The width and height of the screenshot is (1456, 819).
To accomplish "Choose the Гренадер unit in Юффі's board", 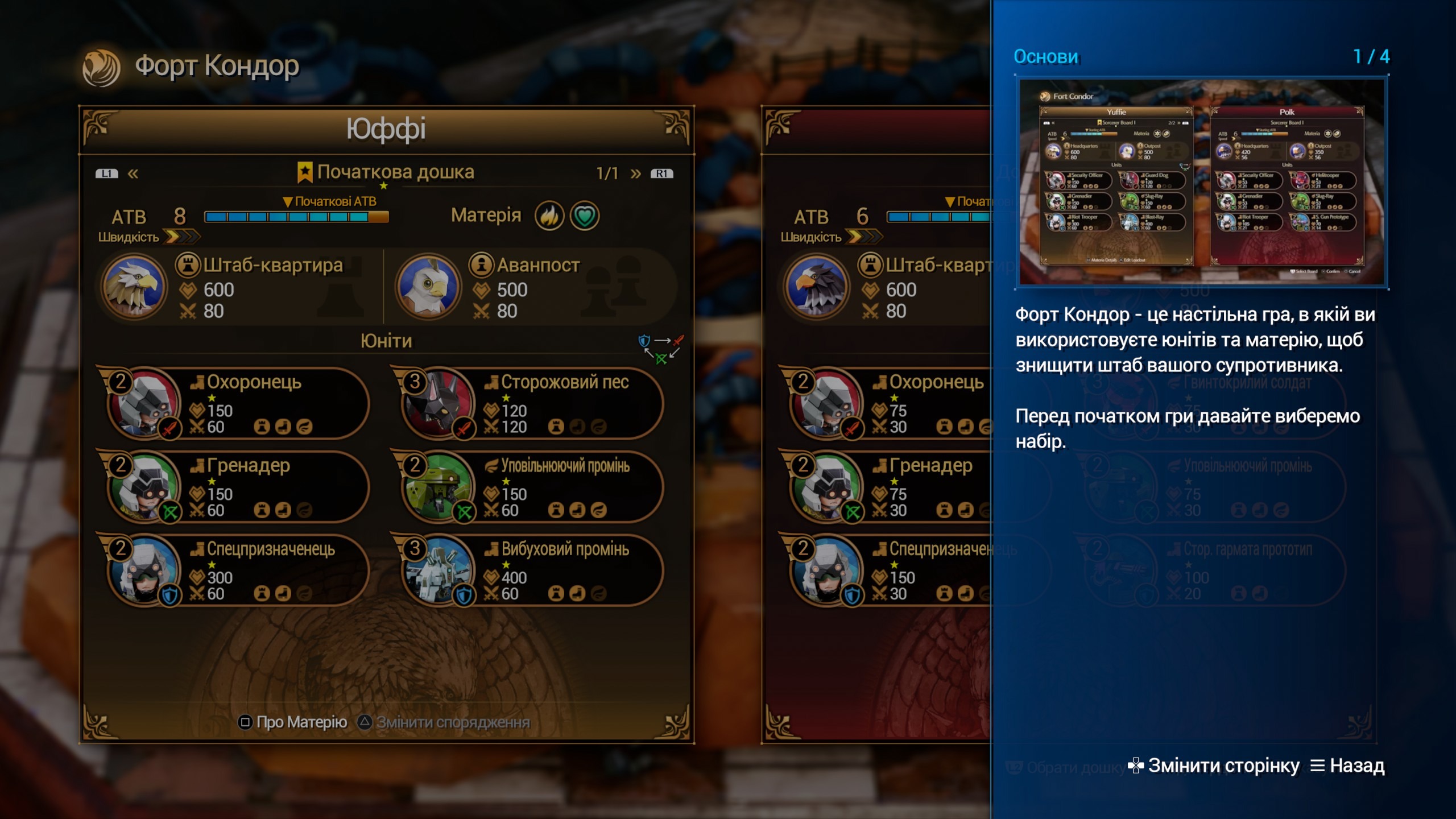I will coord(239,487).
